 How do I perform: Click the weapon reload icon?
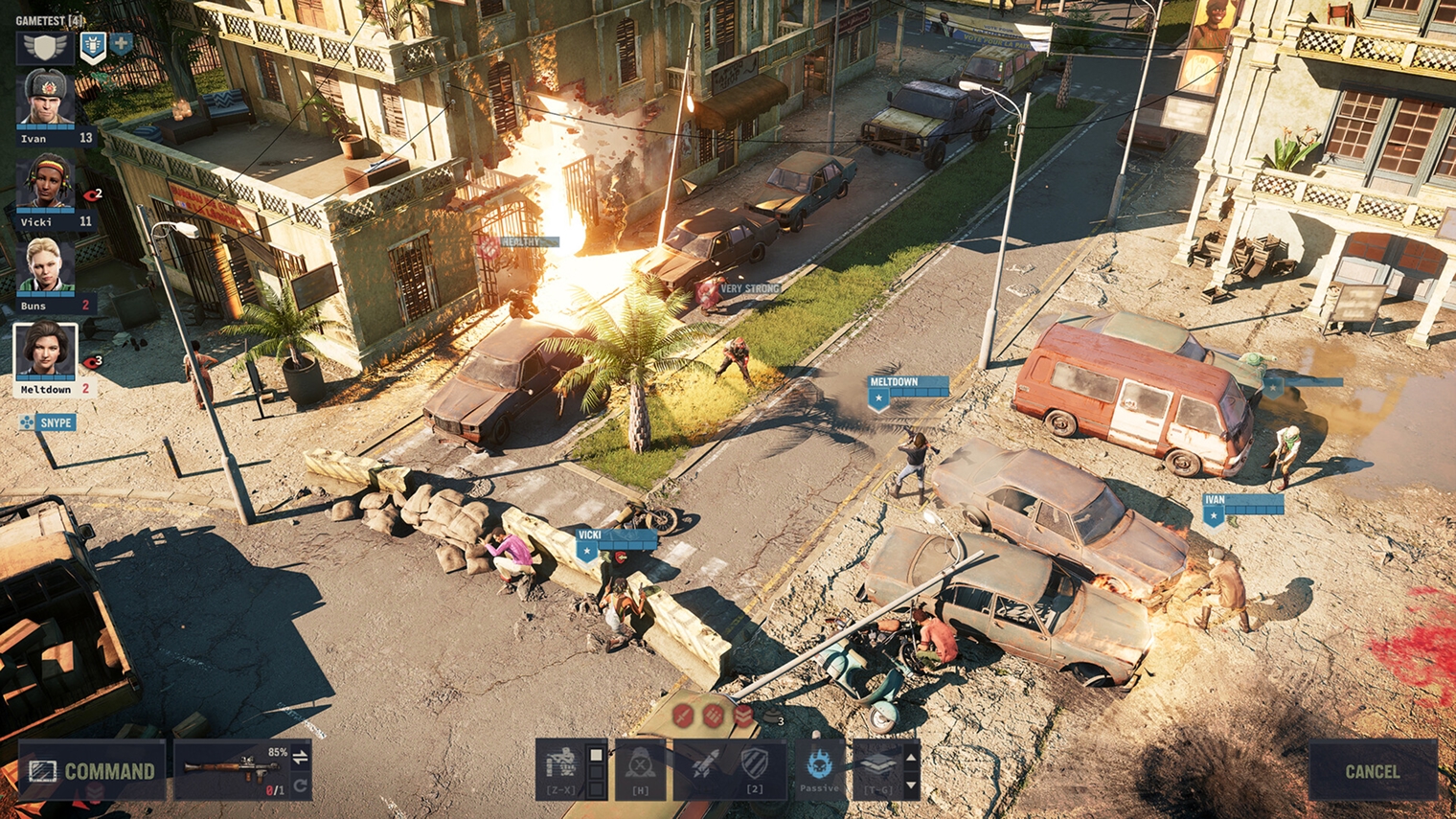301,785
